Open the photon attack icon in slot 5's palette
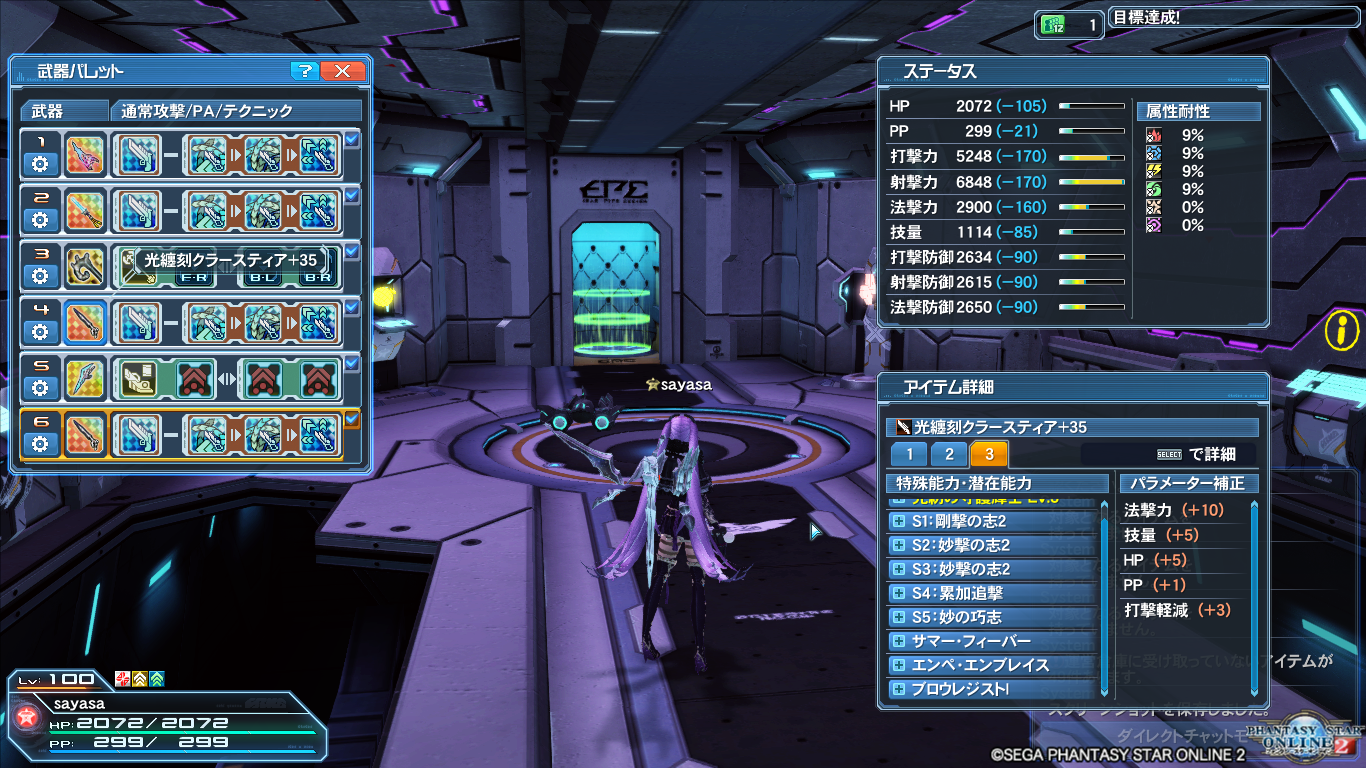The image size is (1366, 768). [140, 379]
